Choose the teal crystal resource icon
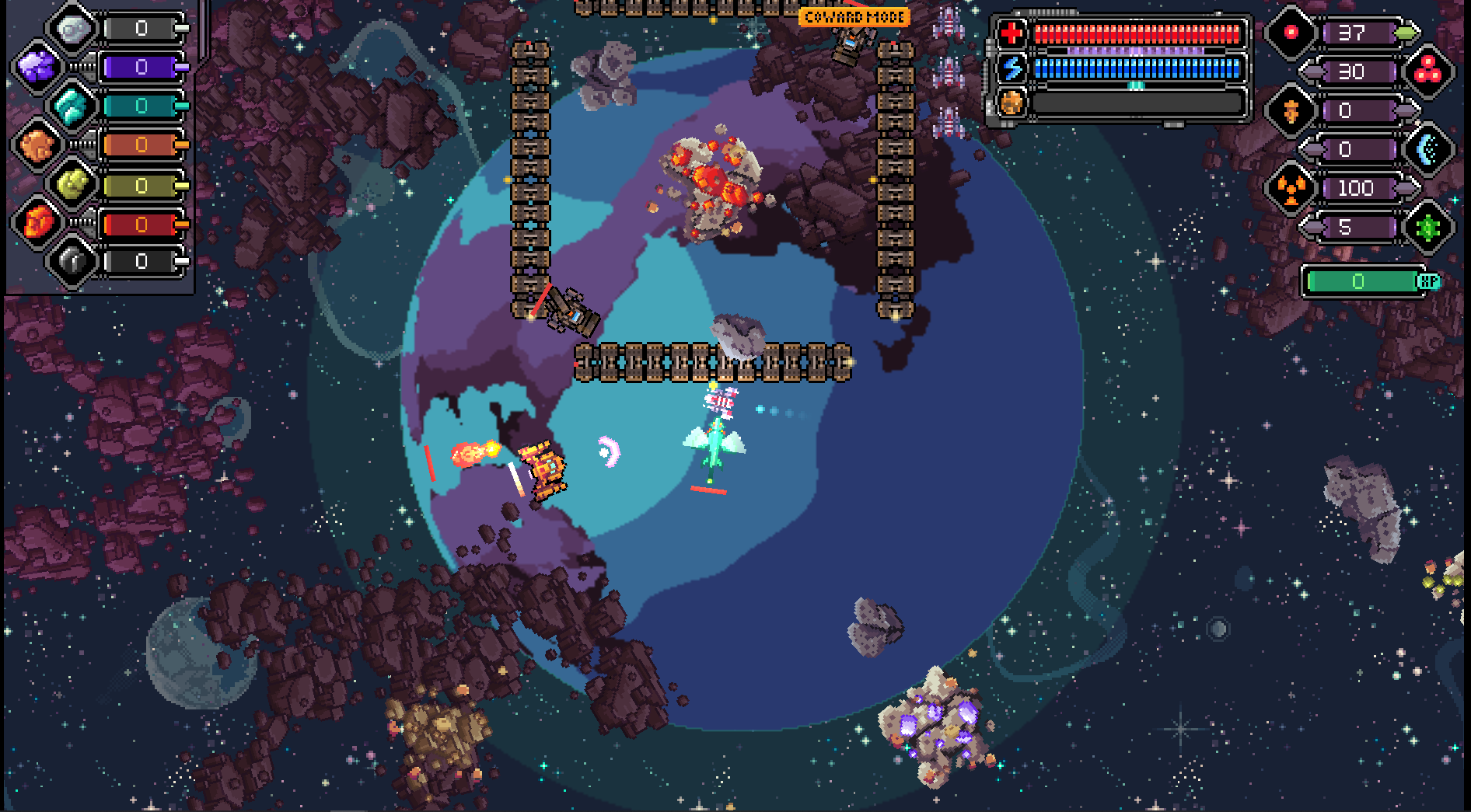Viewport: 1471px width, 812px height. (x=73, y=106)
